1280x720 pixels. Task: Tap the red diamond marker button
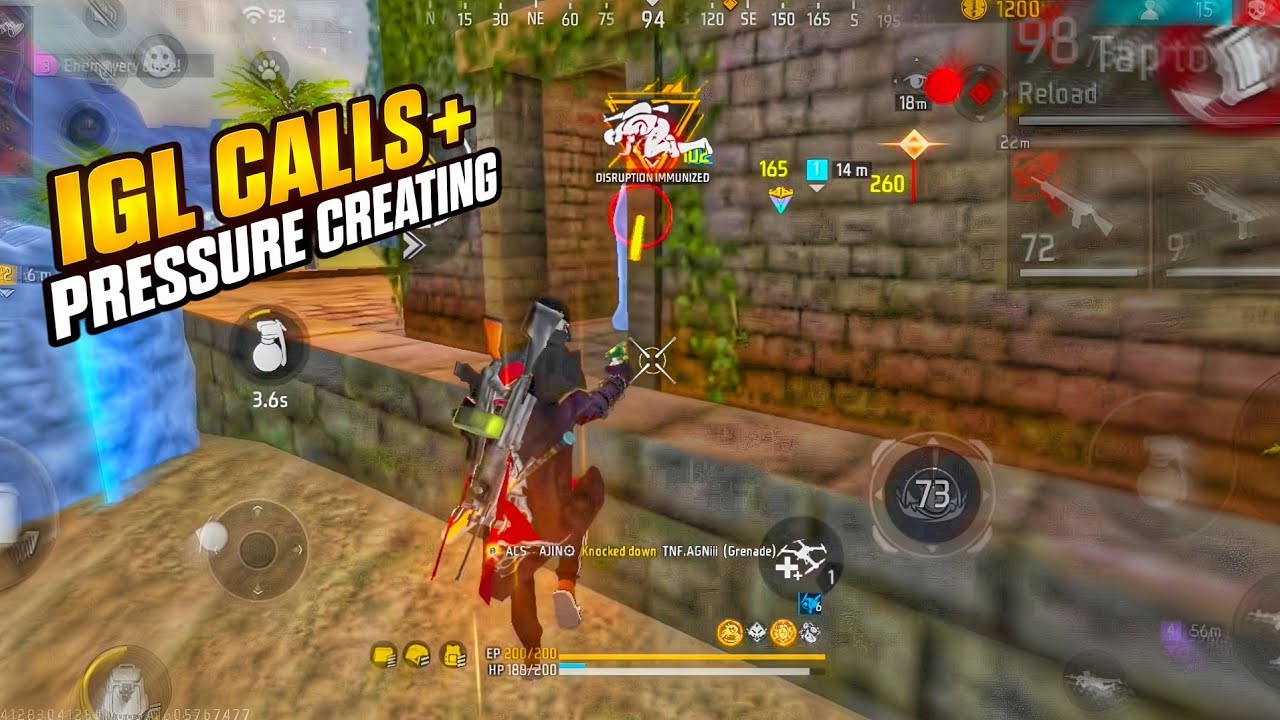point(981,93)
